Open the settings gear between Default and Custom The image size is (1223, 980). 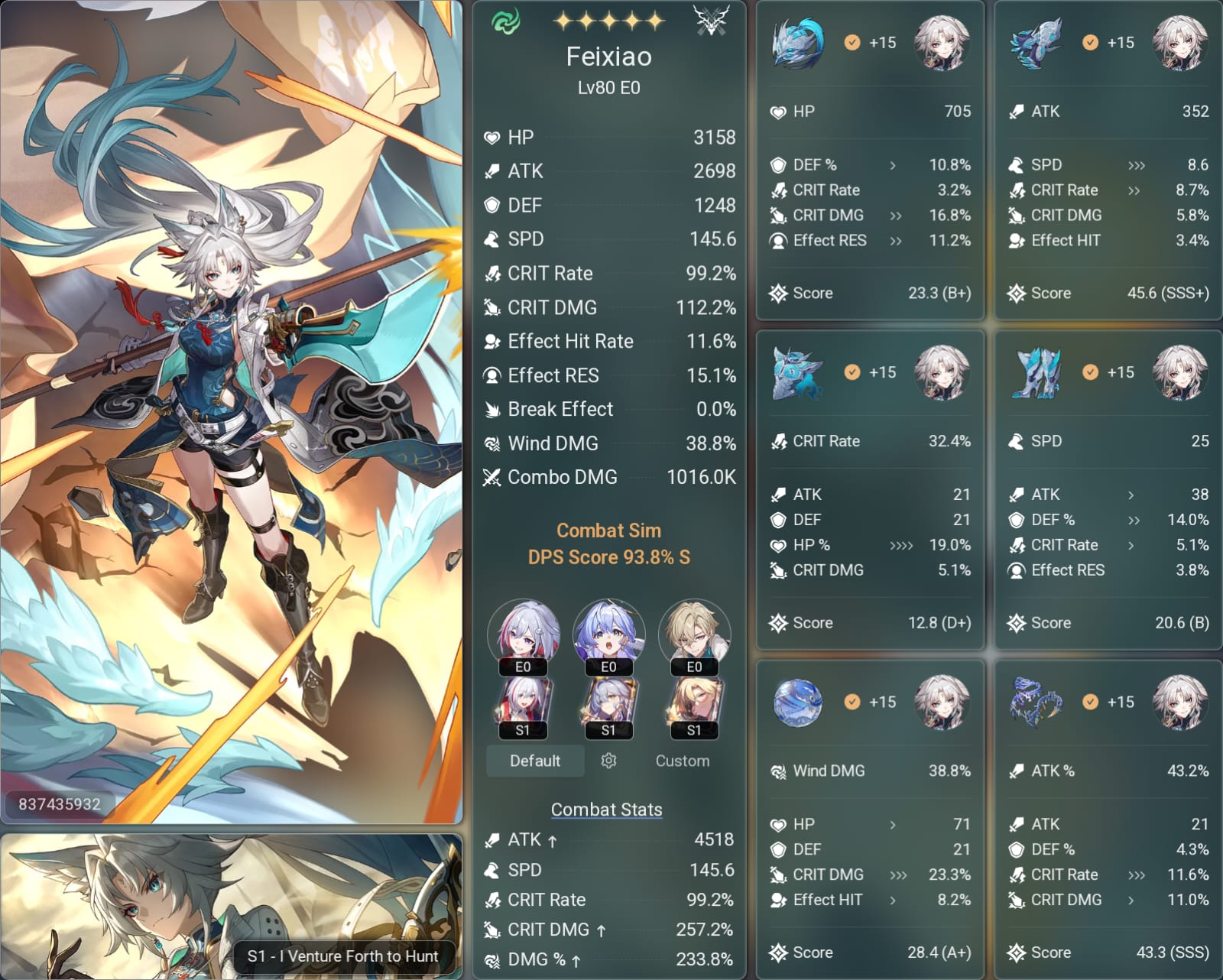[608, 761]
